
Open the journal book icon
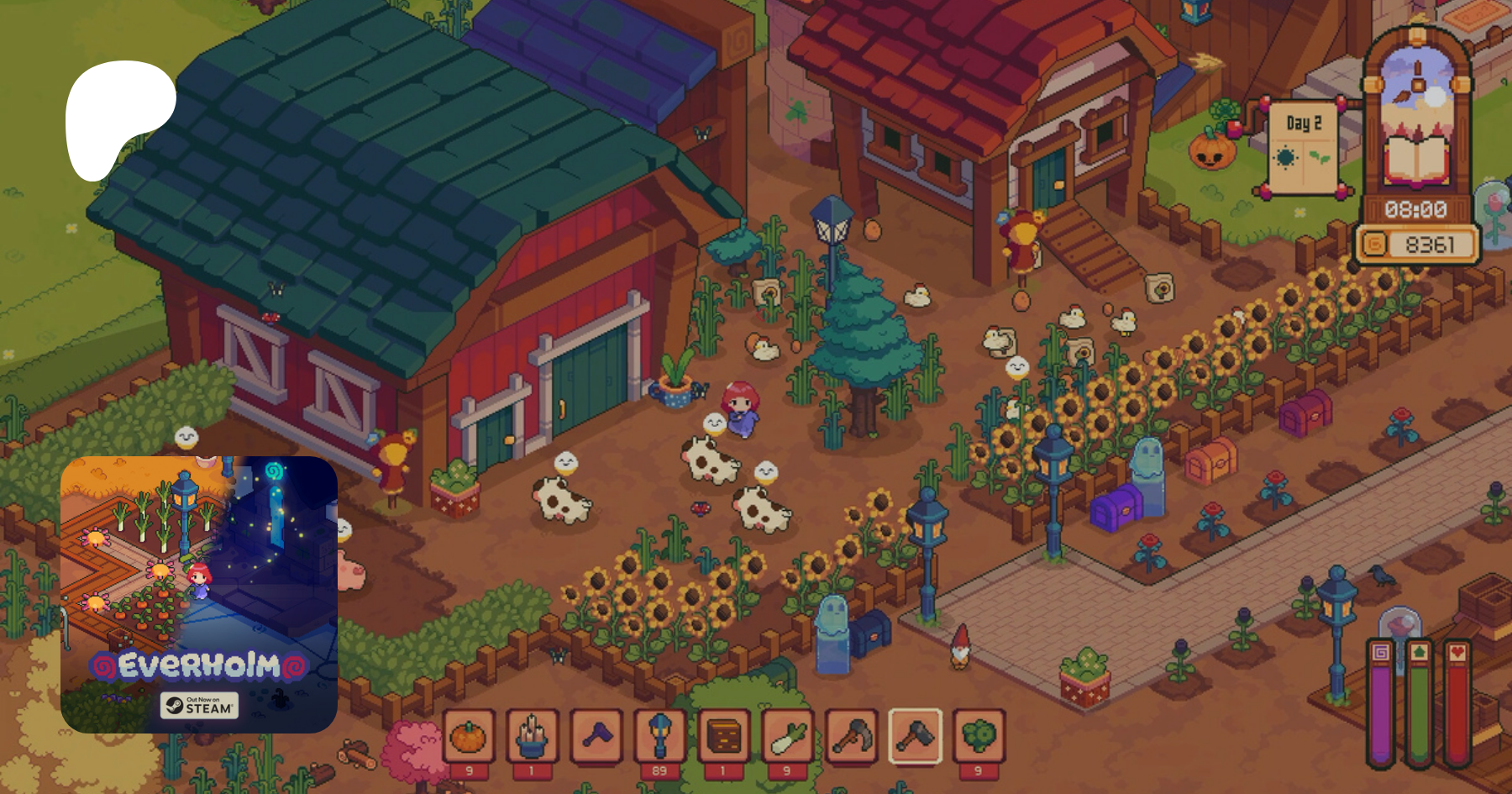tap(1416, 160)
